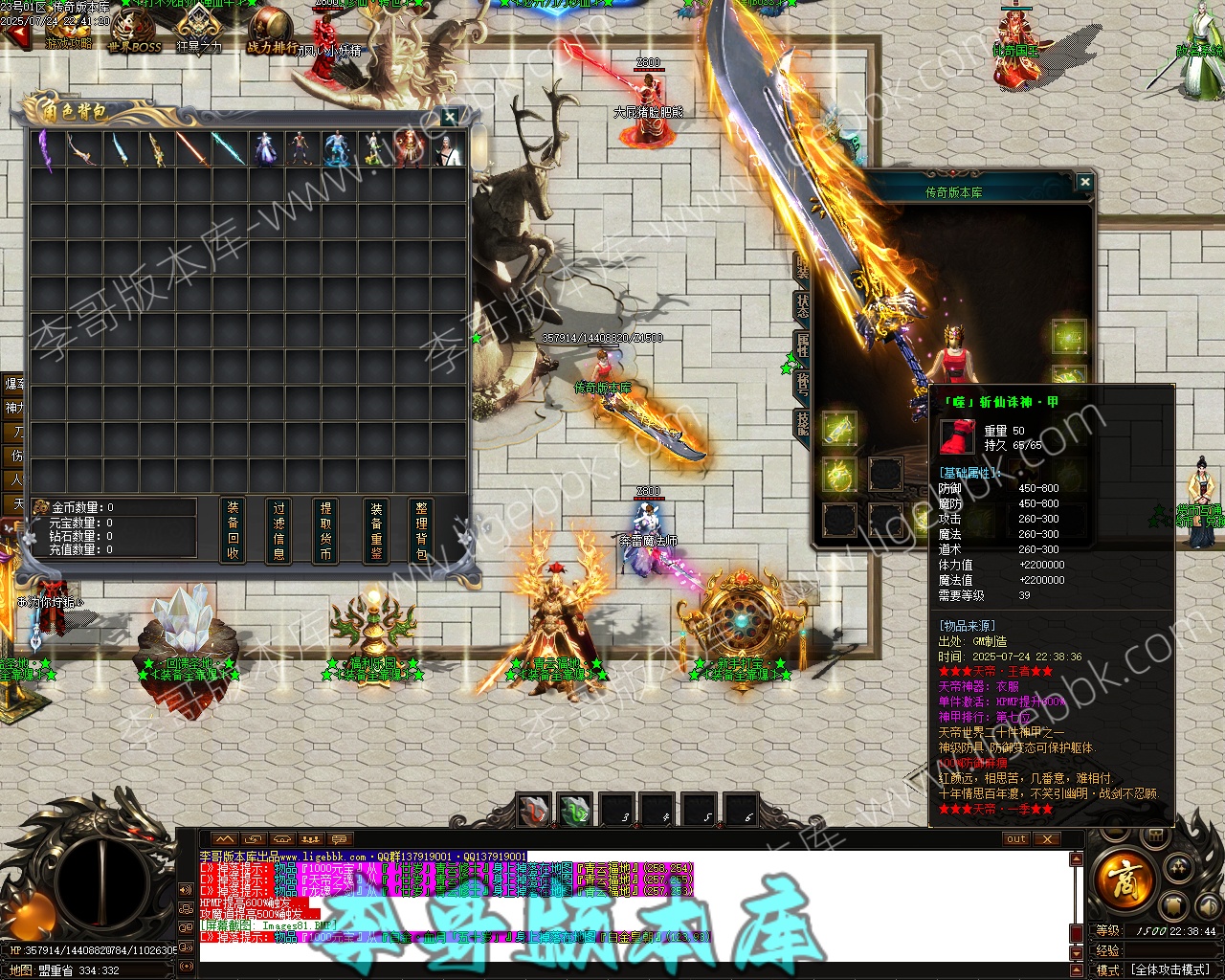Open the 过滤信息 filter button
Screen dimensions: 1225x980
click(x=278, y=530)
